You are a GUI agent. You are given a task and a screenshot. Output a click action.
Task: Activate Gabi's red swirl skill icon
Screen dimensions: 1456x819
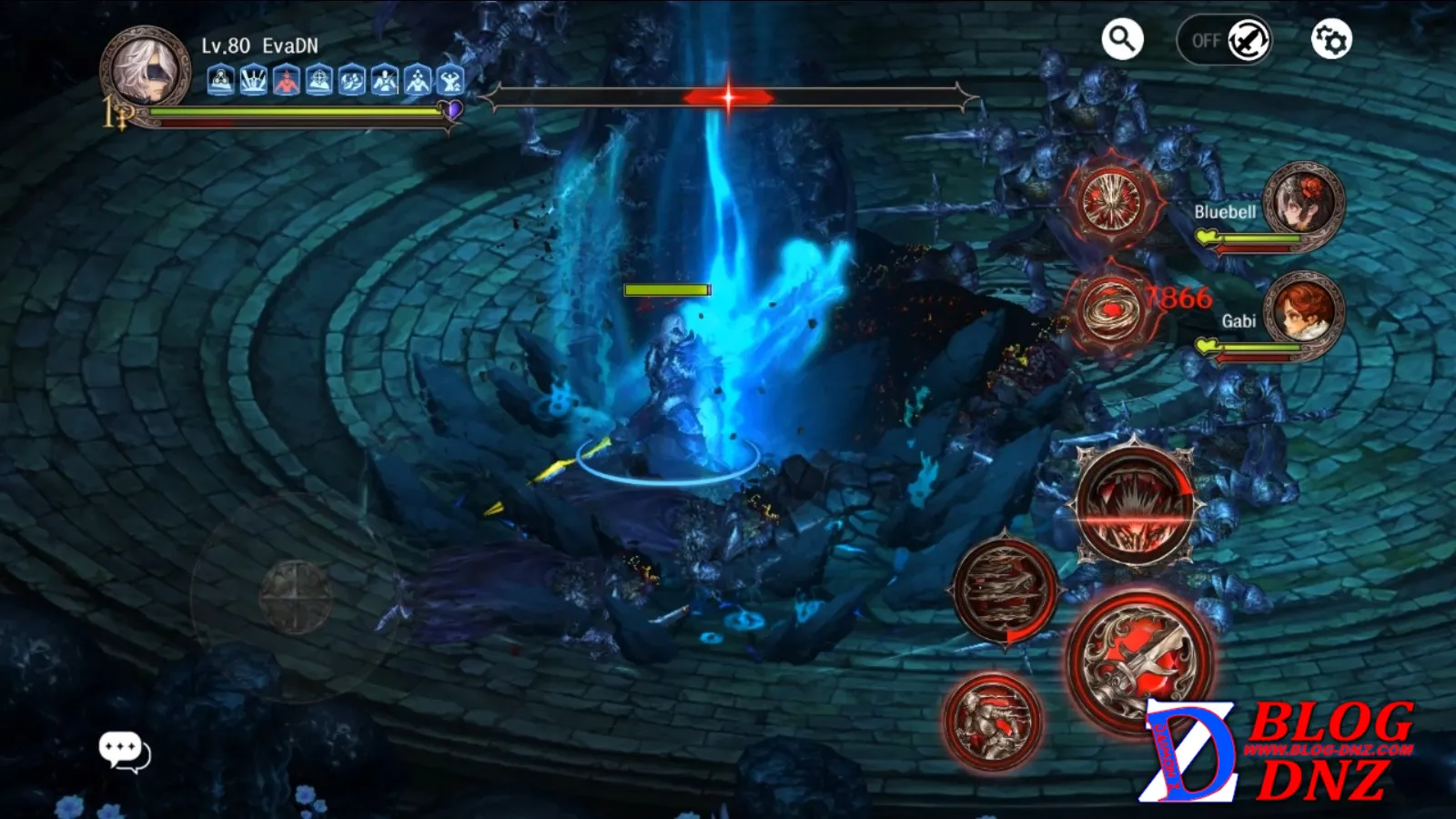tap(1108, 309)
